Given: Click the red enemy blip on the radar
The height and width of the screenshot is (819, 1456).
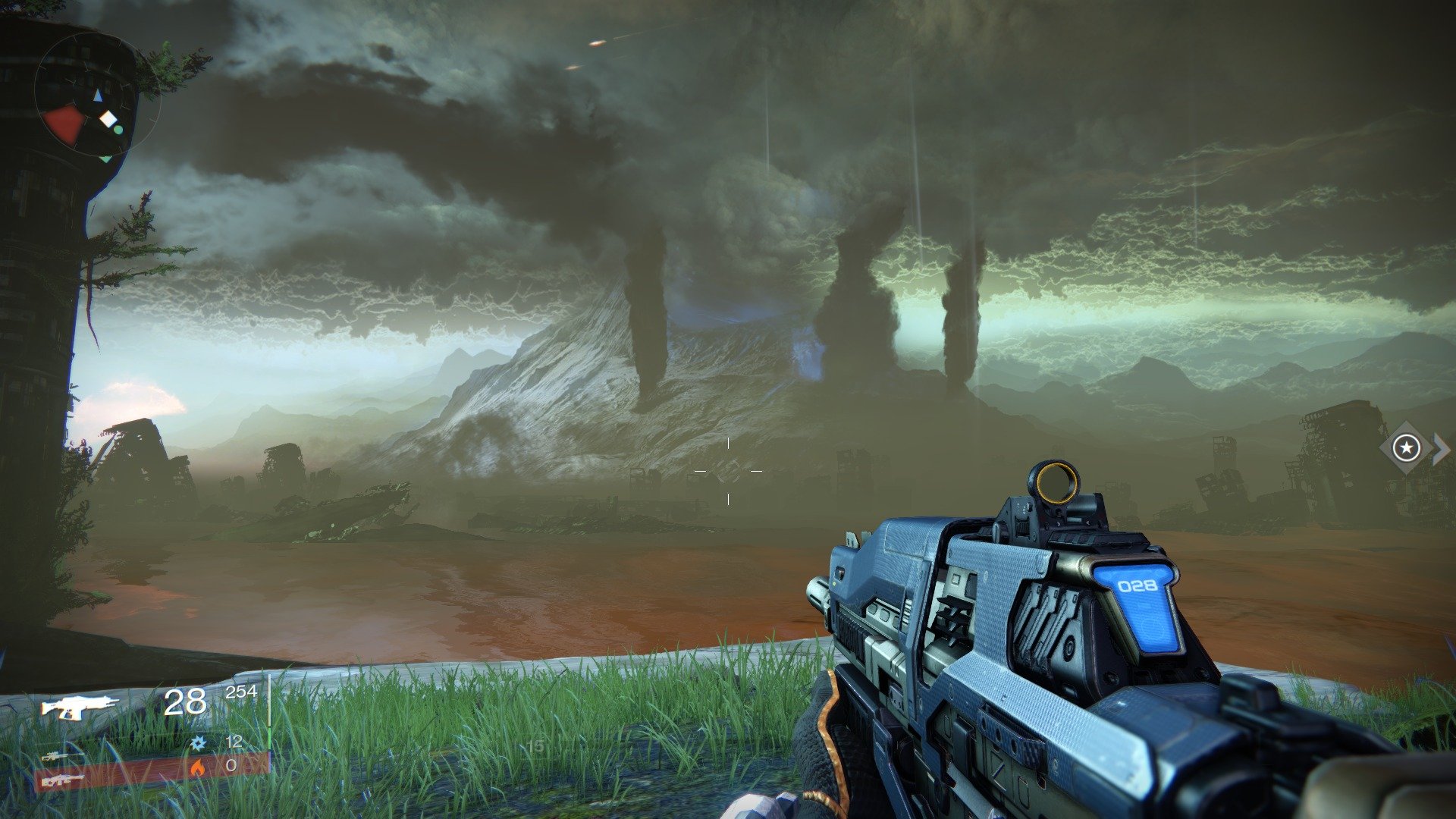Looking at the screenshot, I should (x=63, y=123).
